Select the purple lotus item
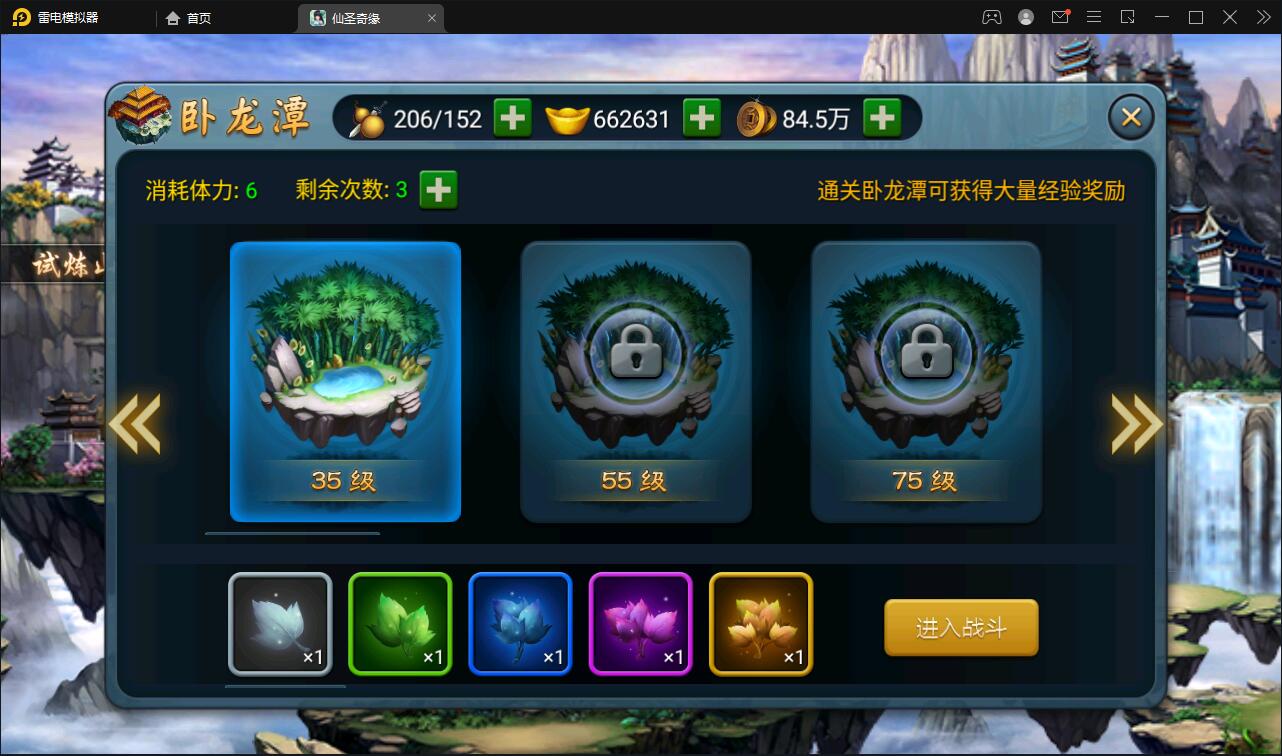Viewport: 1282px width, 756px height. pyautogui.click(x=640, y=623)
